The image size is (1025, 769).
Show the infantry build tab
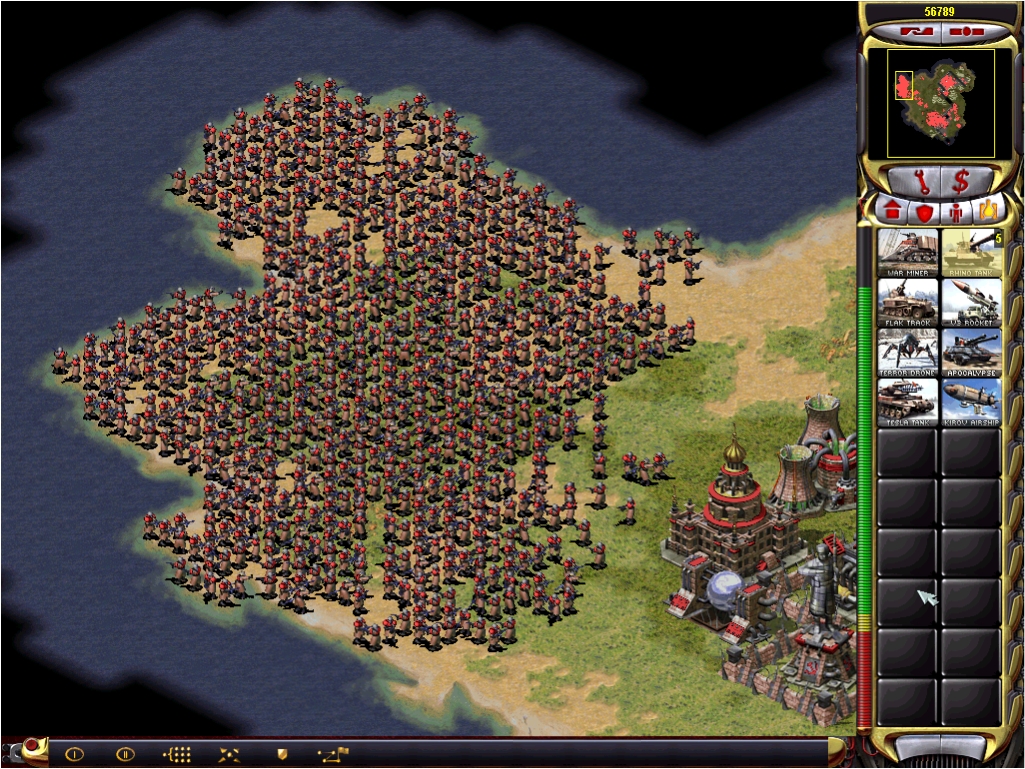tap(956, 212)
